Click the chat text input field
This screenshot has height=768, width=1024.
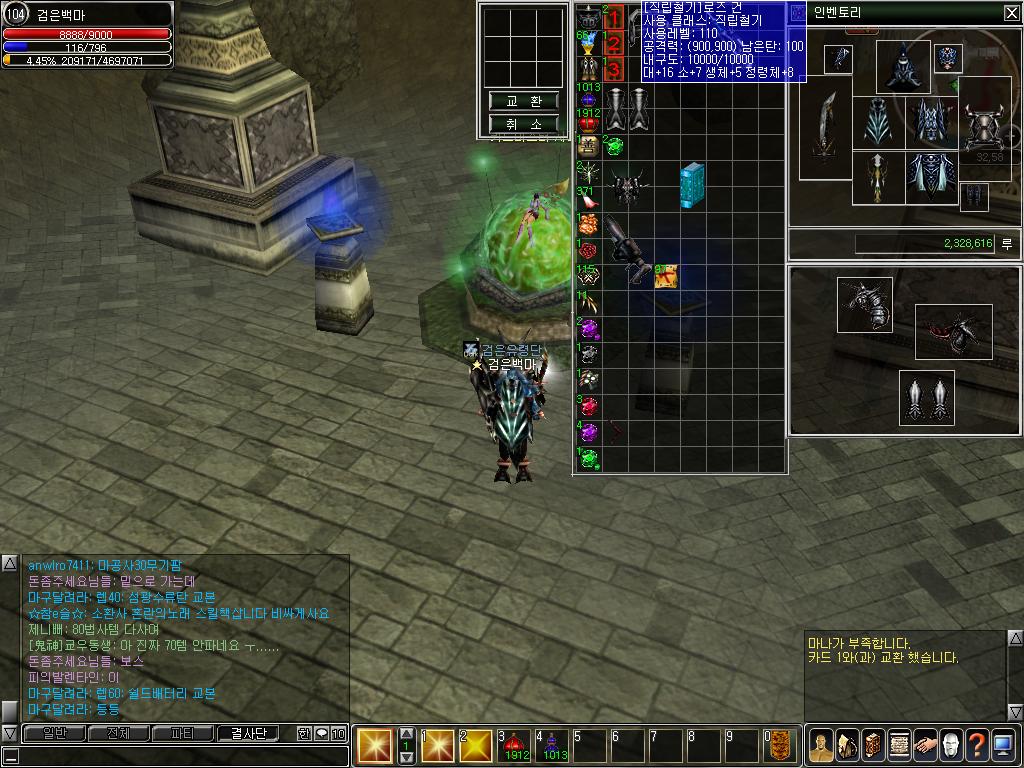click(175, 756)
